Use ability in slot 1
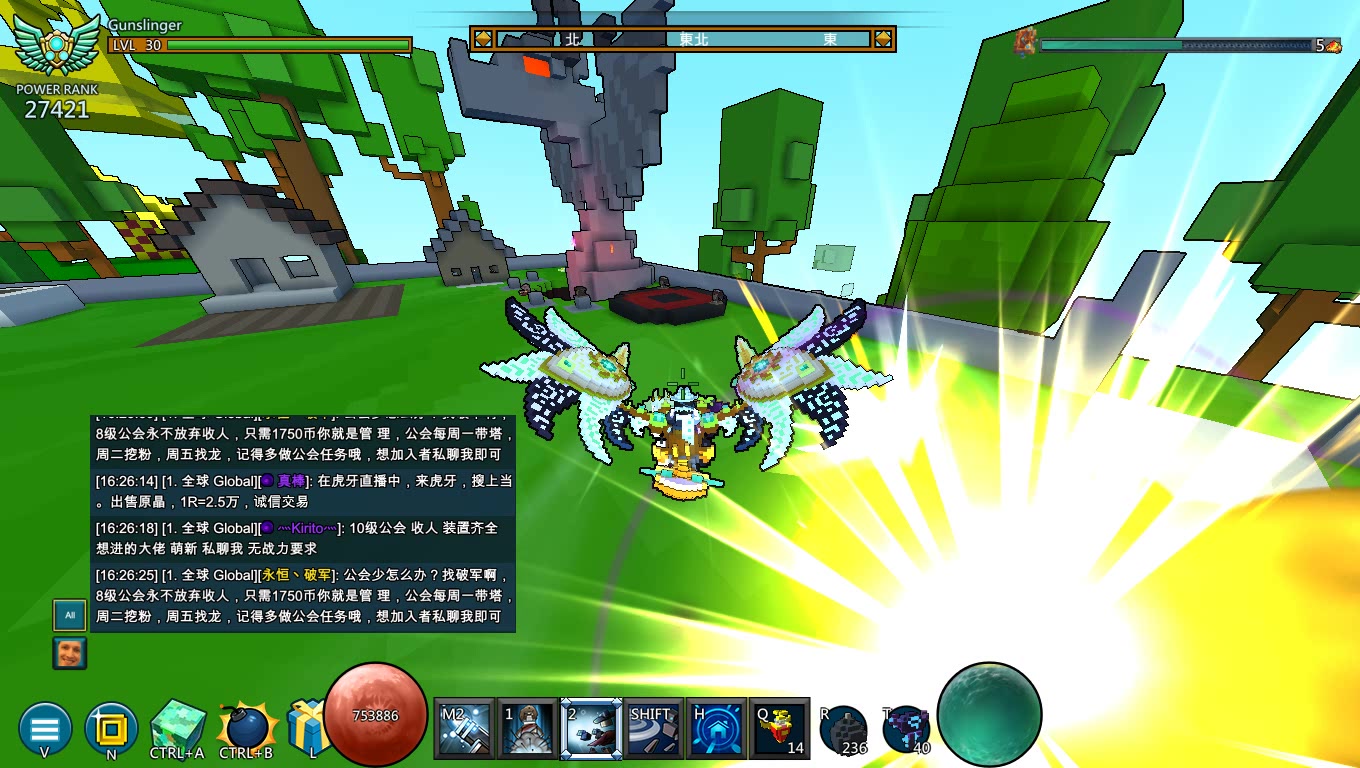Image resolution: width=1360 pixels, height=768 pixels. tap(527, 729)
